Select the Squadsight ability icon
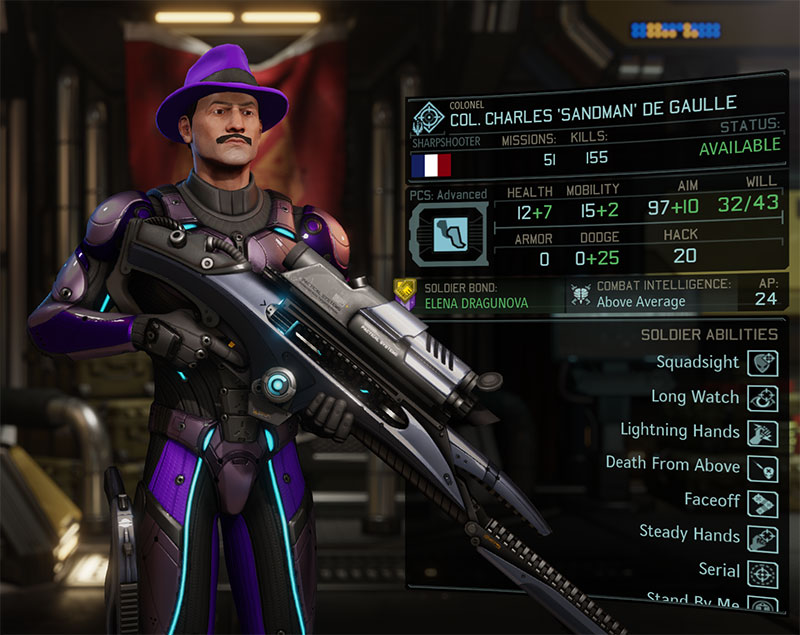The height and width of the screenshot is (635, 800). tap(763, 363)
